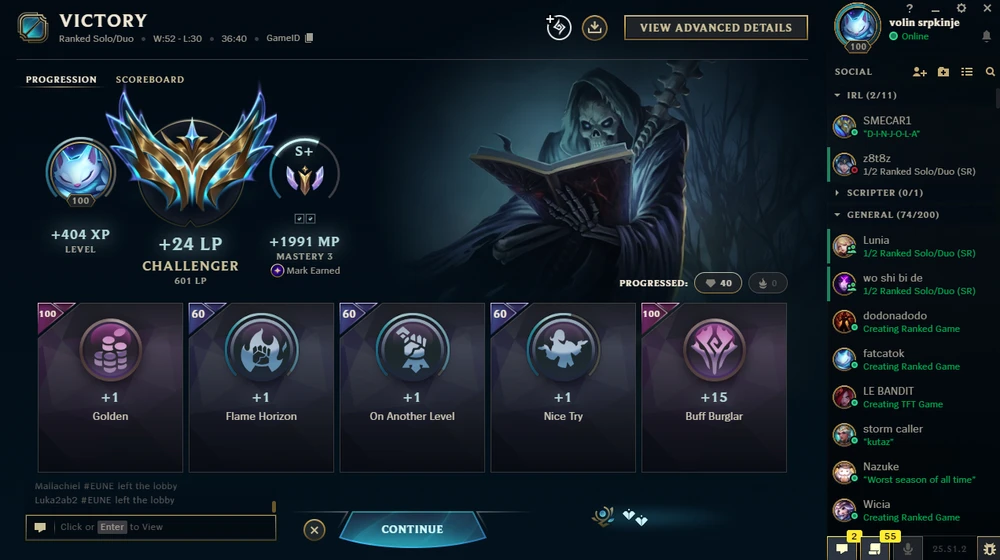View the On Another Level challenge
The height and width of the screenshot is (560, 1000).
(412, 387)
